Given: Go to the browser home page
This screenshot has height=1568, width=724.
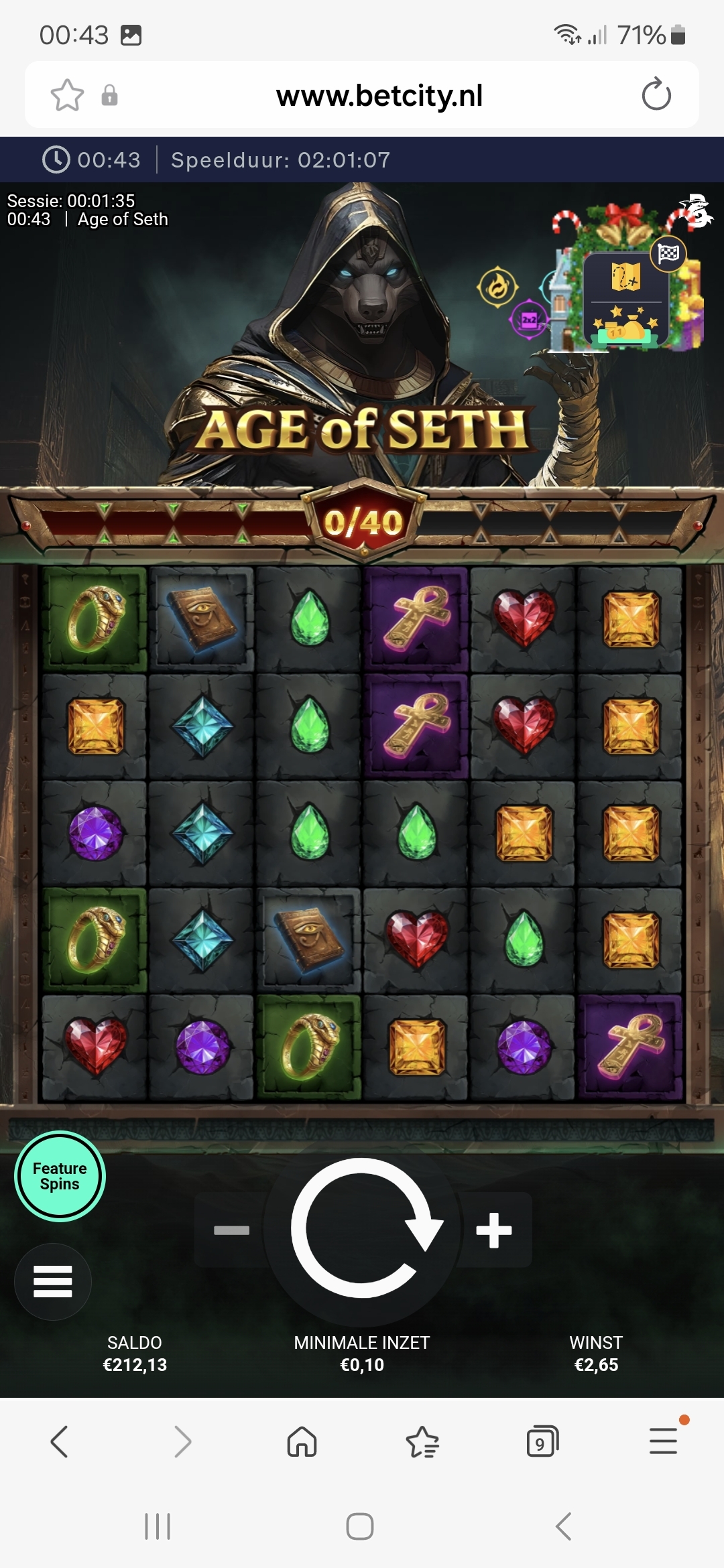Looking at the screenshot, I should (x=302, y=1441).
